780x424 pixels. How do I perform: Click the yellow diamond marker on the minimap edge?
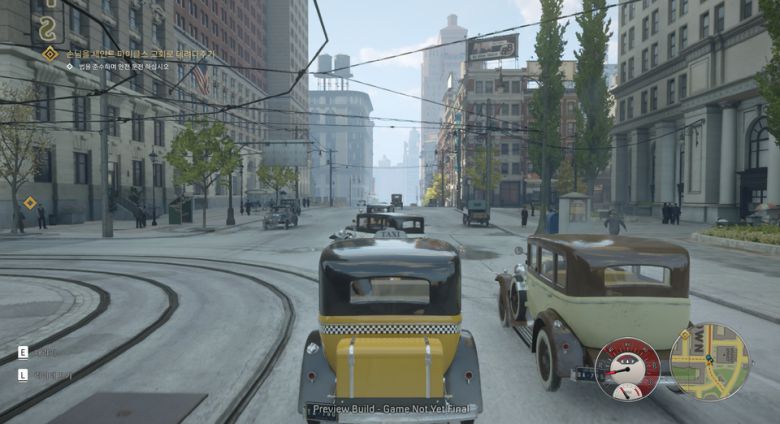pyautogui.click(x=687, y=333)
